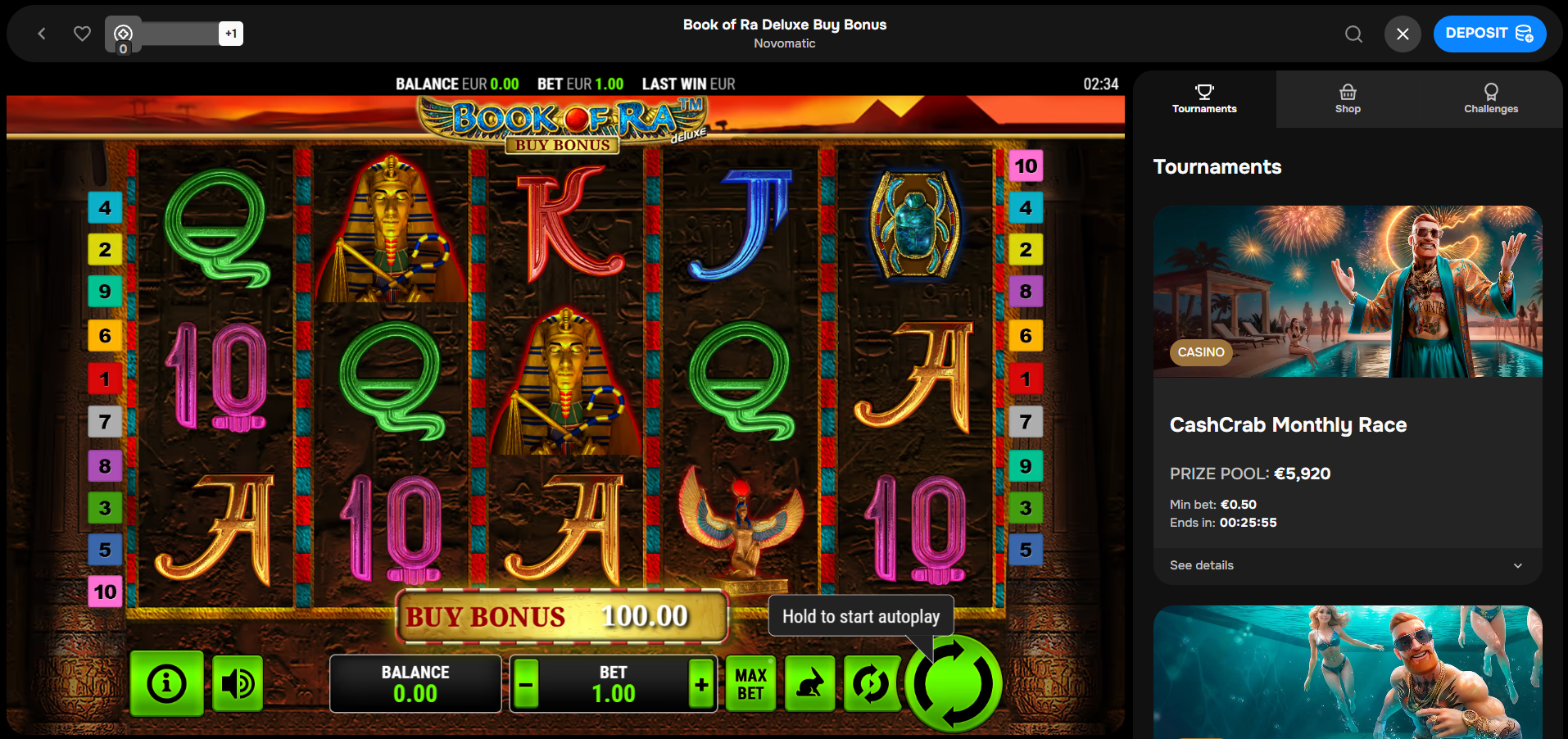
Task: Open the Buy Bonus 100.00 offer
Action: (x=562, y=616)
